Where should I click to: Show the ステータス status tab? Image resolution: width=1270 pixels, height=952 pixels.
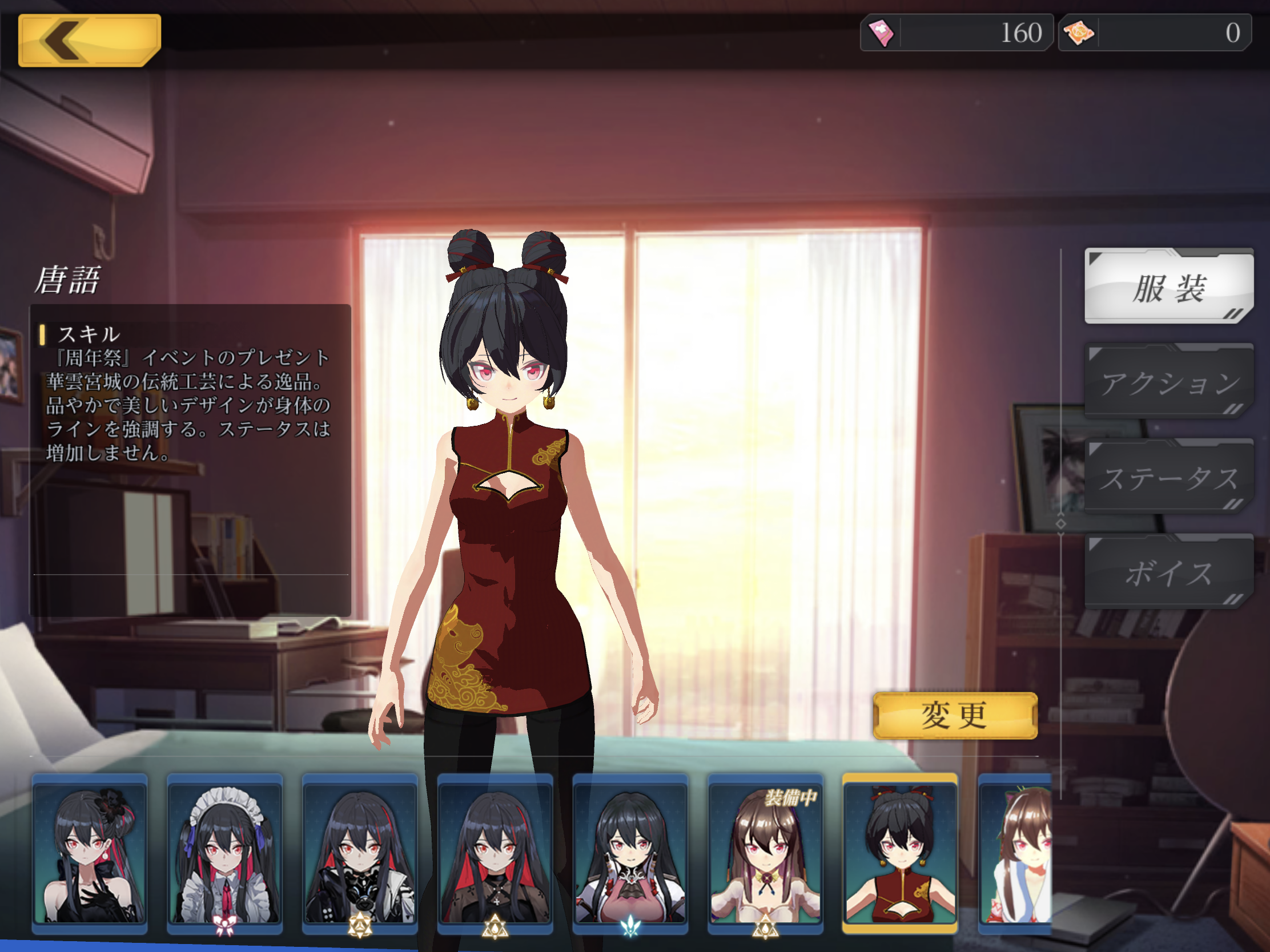click(1168, 478)
